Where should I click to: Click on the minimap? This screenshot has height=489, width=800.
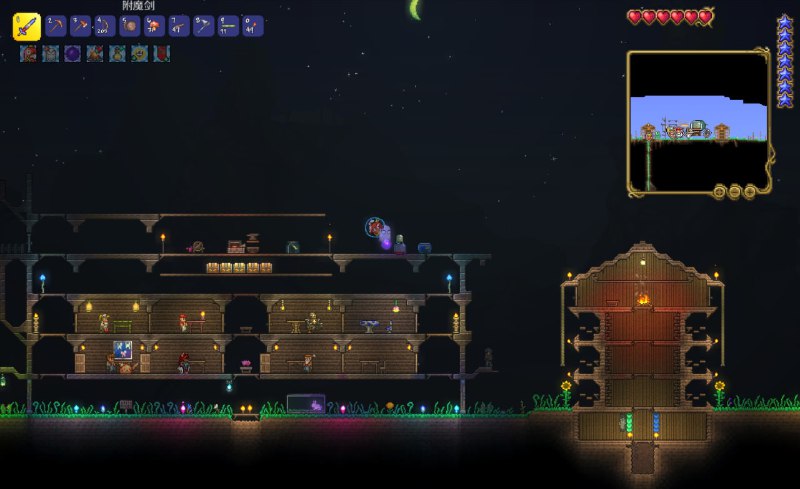(698, 120)
